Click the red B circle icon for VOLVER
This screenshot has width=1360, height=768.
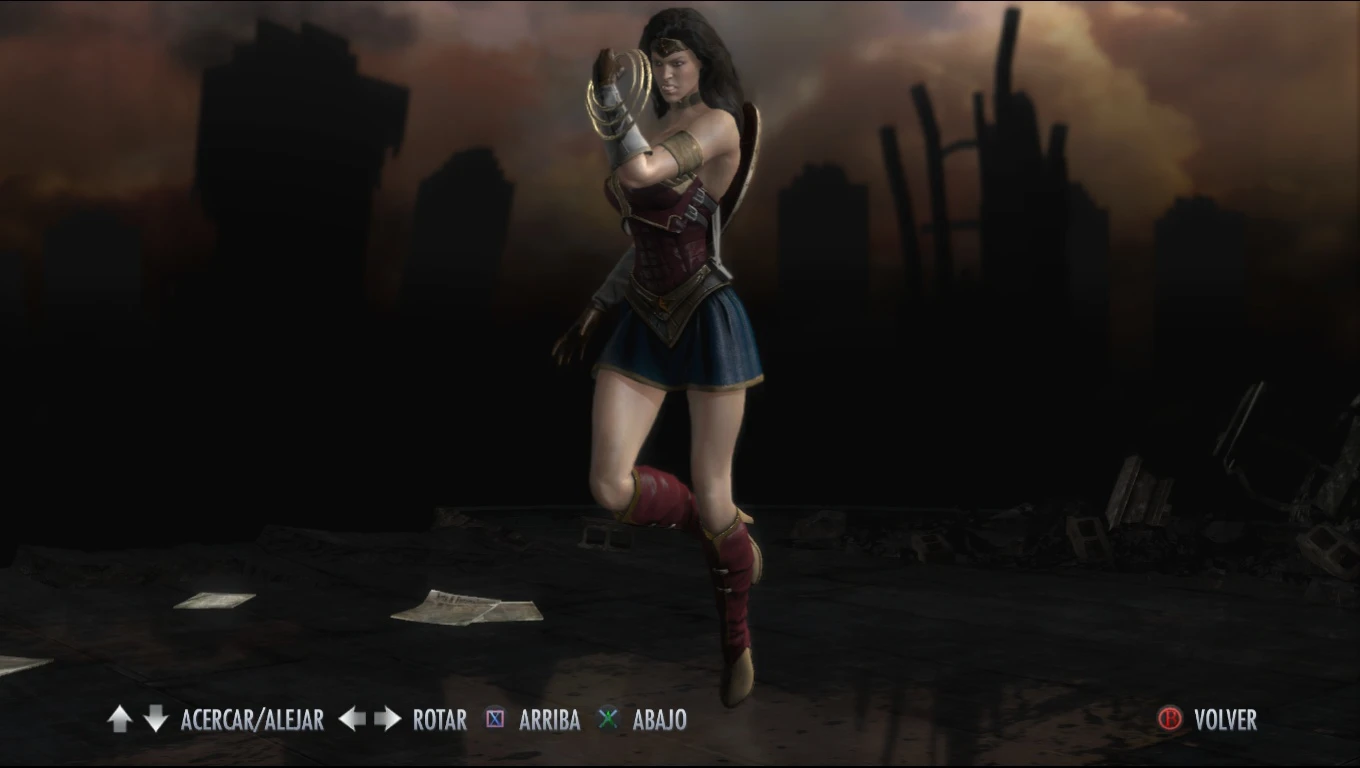(x=1172, y=719)
